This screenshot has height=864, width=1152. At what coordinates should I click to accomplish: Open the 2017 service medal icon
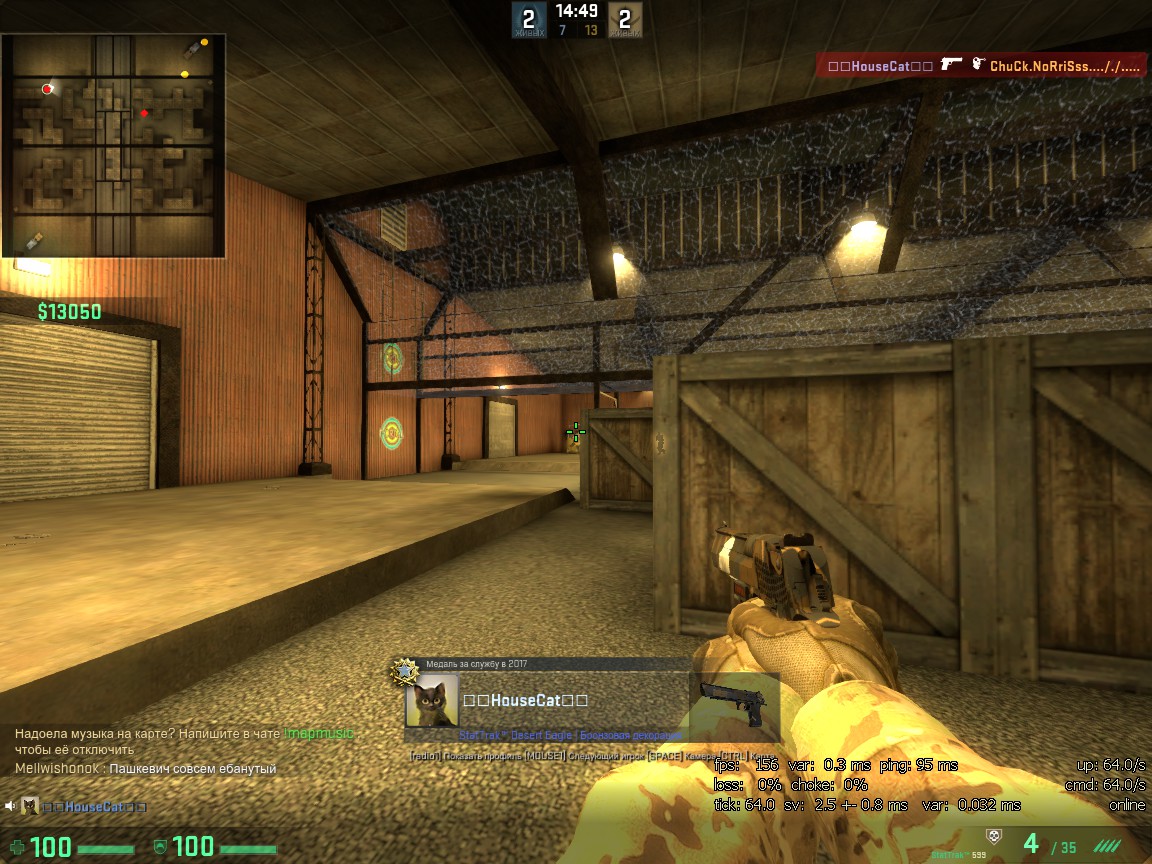tap(406, 670)
